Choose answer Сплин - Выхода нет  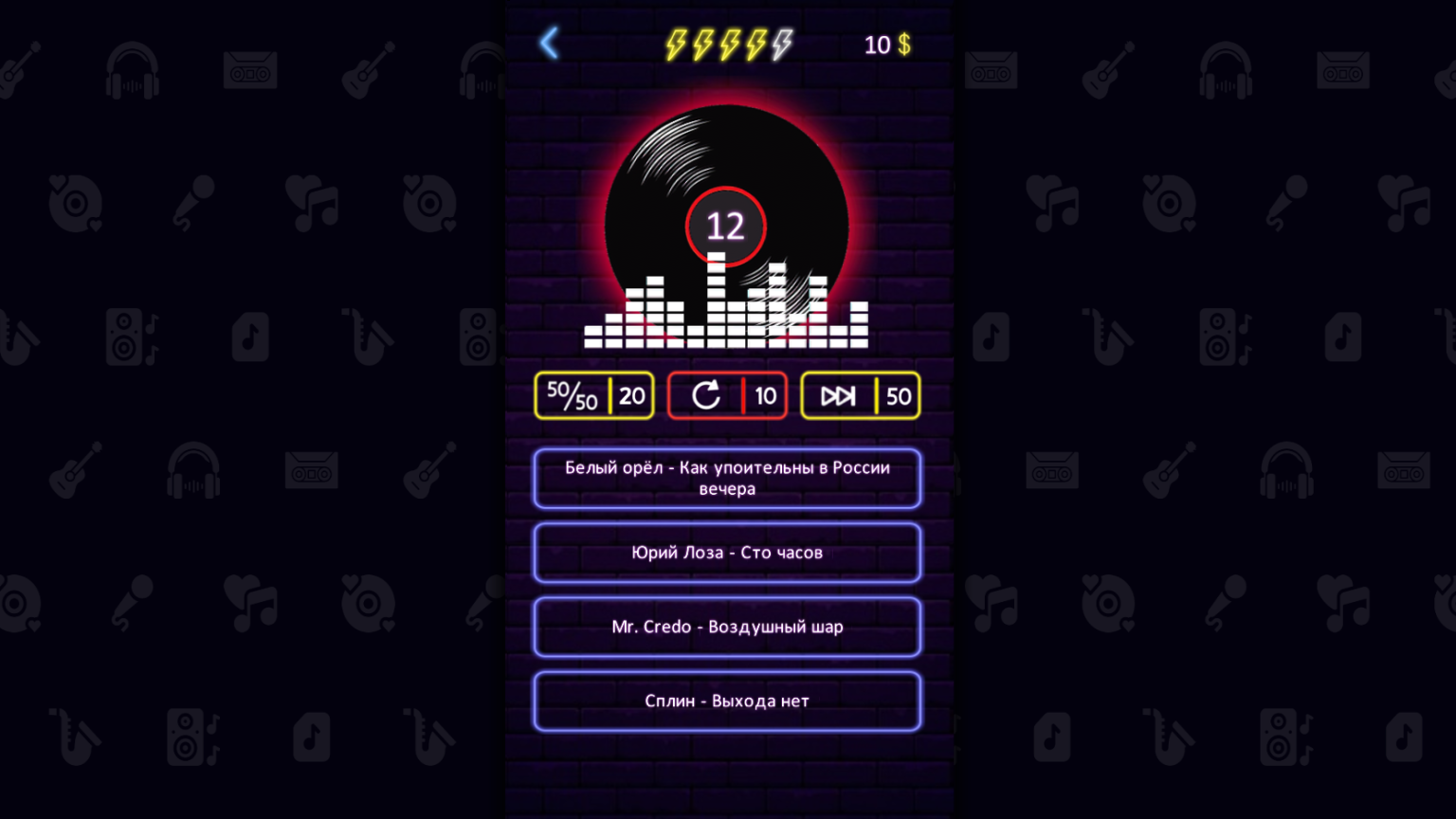pos(727,701)
